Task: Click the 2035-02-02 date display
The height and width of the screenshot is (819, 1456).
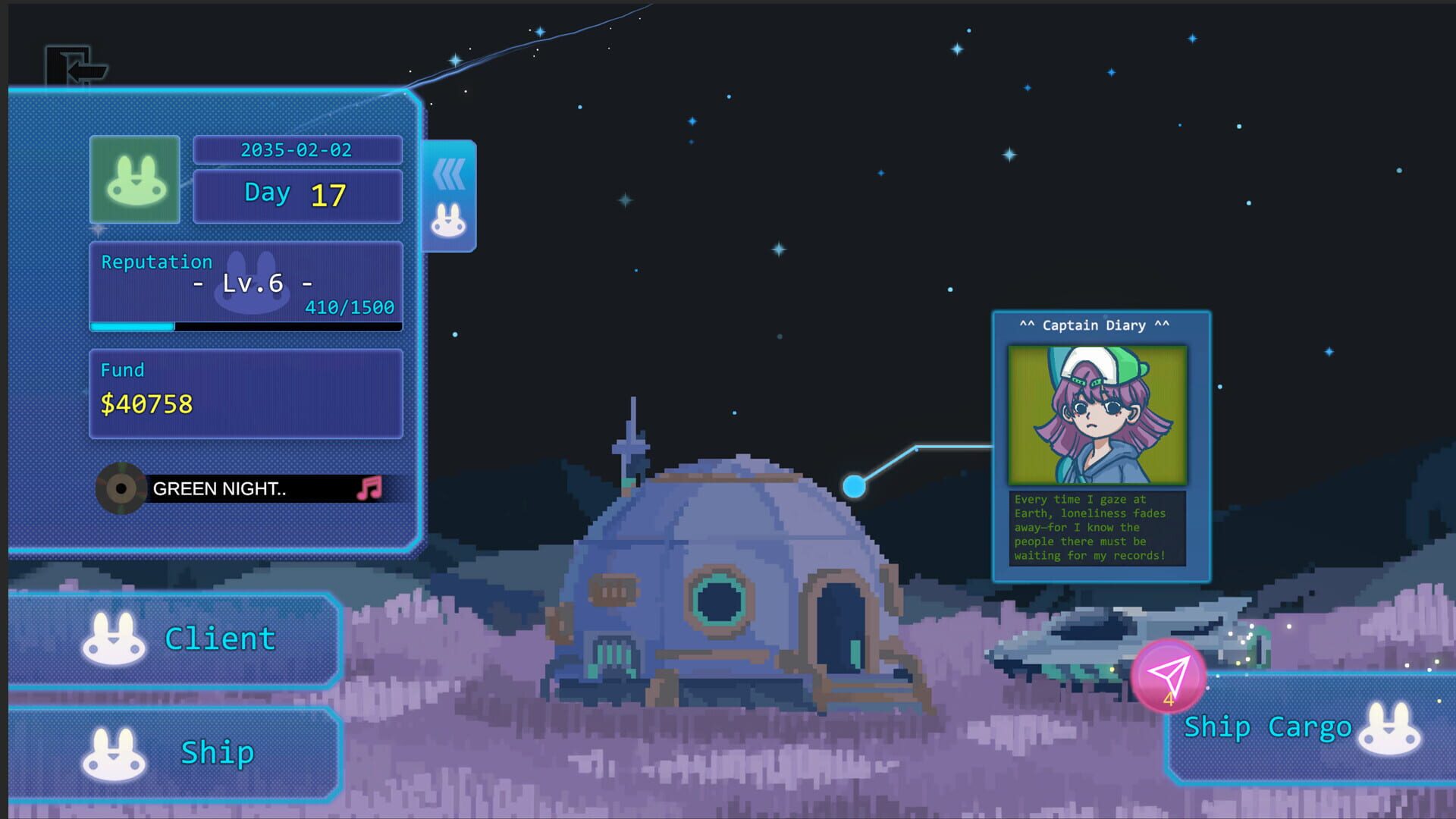Action: click(x=297, y=149)
